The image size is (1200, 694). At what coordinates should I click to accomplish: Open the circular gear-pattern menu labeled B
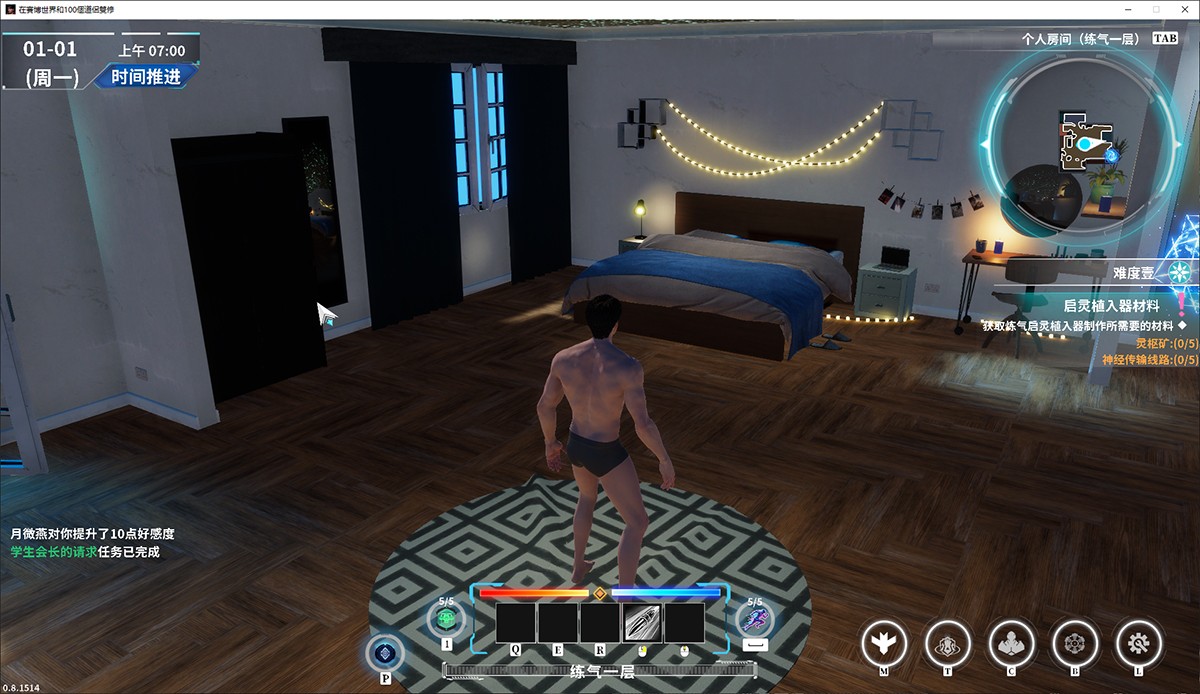pos(1075,640)
